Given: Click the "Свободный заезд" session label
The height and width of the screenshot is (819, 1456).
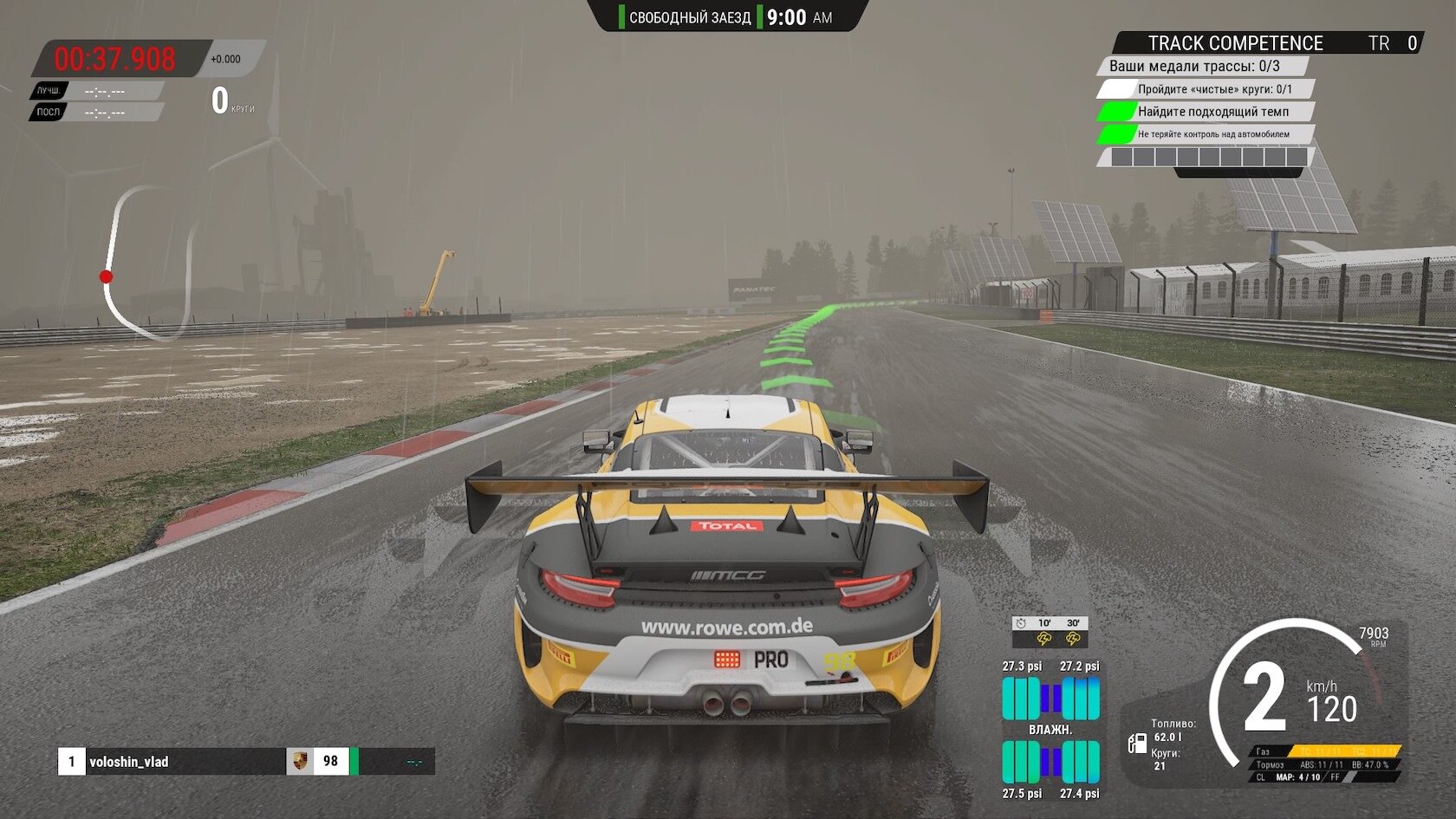Looking at the screenshot, I should (689, 17).
